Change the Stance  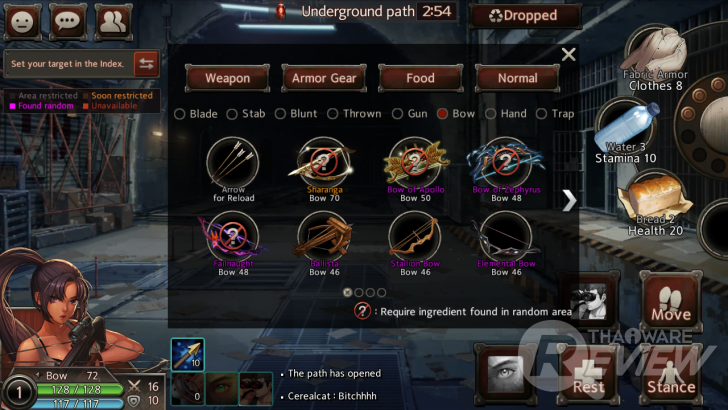pyautogui.click(x=671, y=372)
